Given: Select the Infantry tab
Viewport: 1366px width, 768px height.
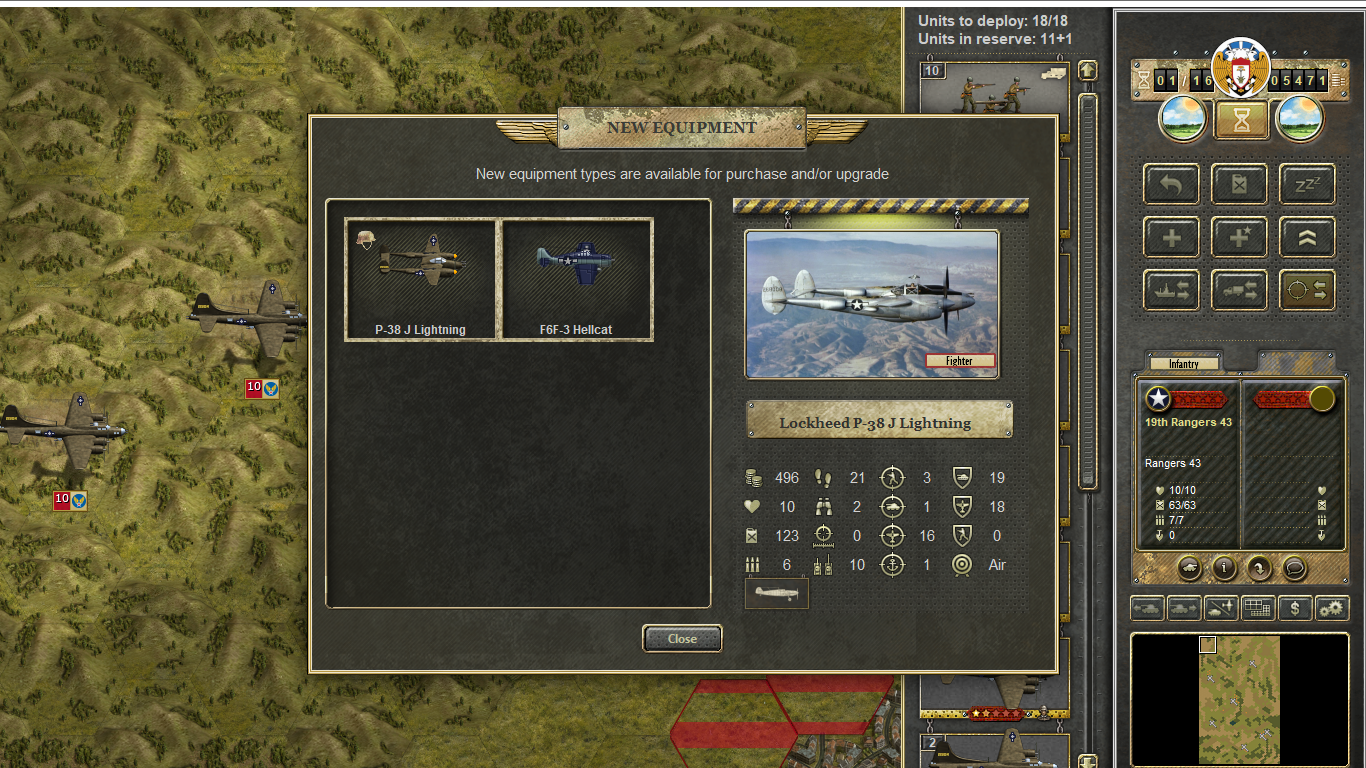Looking at the screenshot, I should [1184, 364].
